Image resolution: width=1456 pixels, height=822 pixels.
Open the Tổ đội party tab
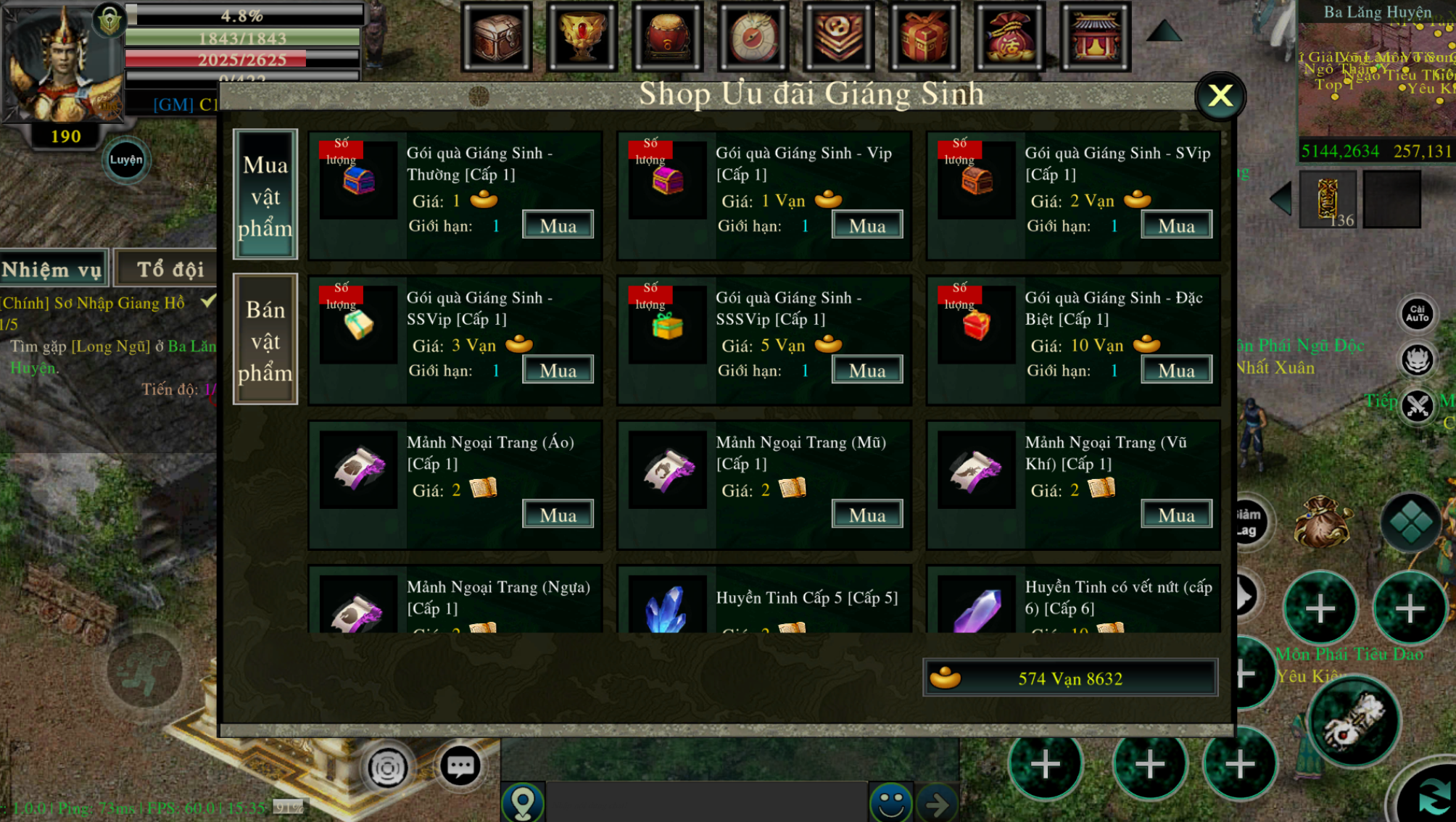170,270
